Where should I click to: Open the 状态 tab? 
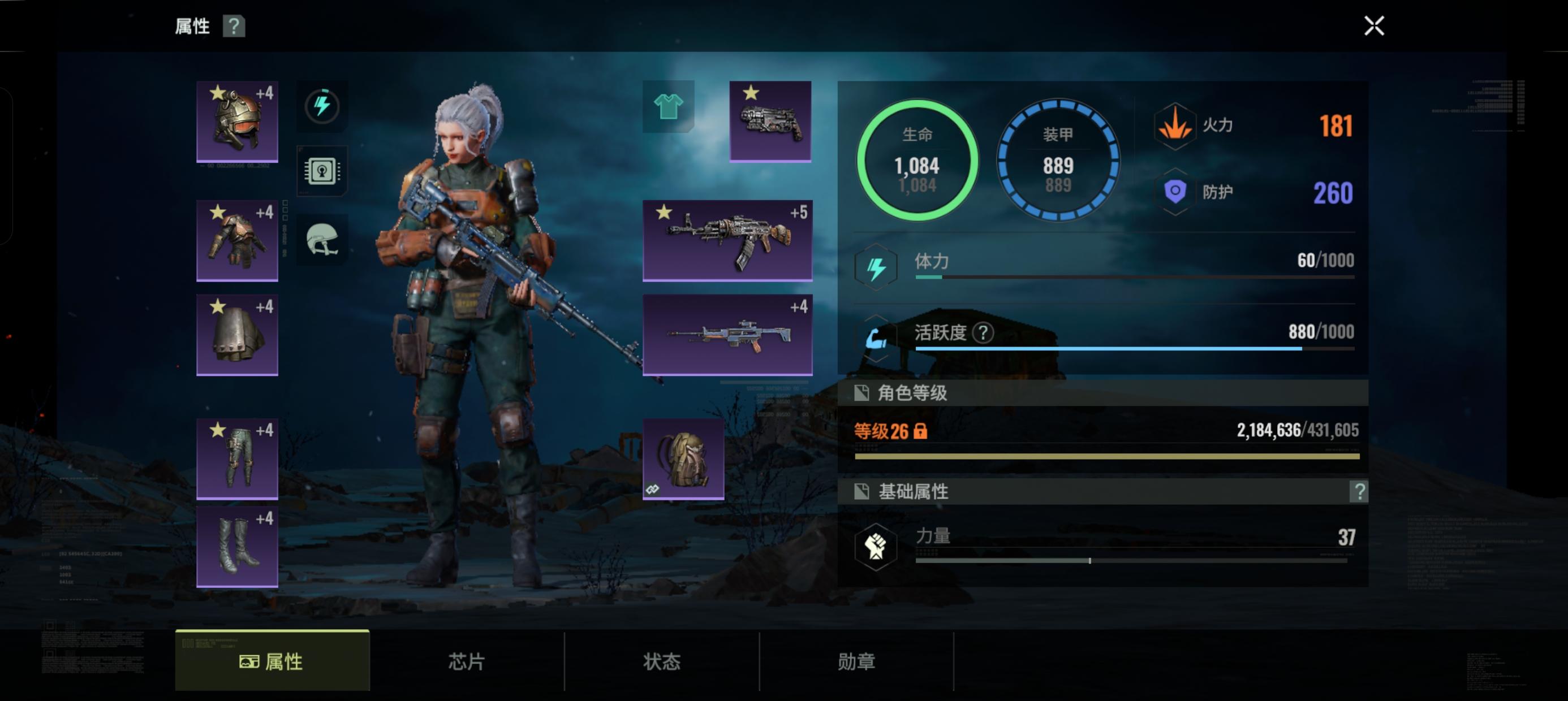[662, 663]
